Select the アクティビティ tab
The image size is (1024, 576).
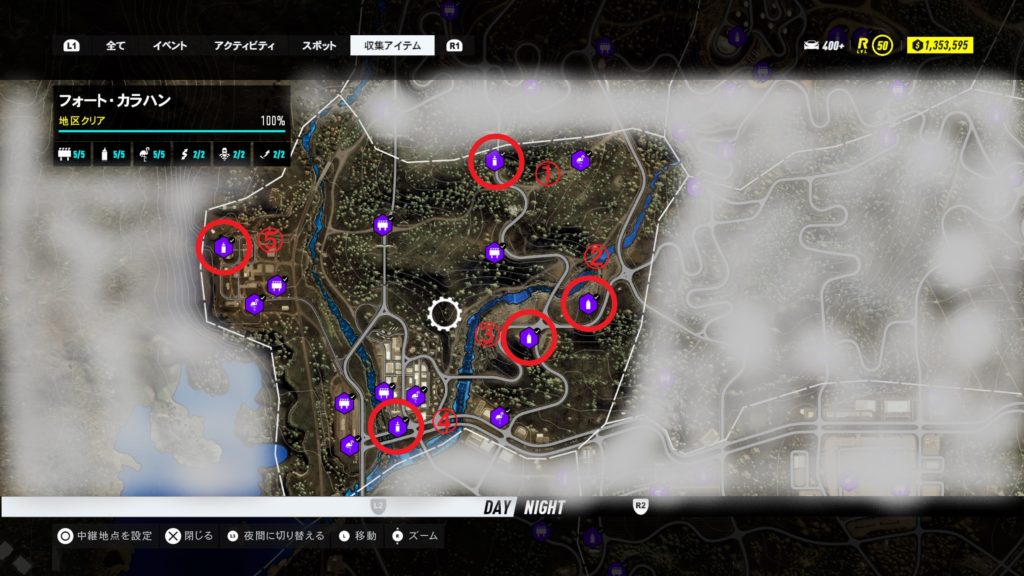[x=245, y=45]
